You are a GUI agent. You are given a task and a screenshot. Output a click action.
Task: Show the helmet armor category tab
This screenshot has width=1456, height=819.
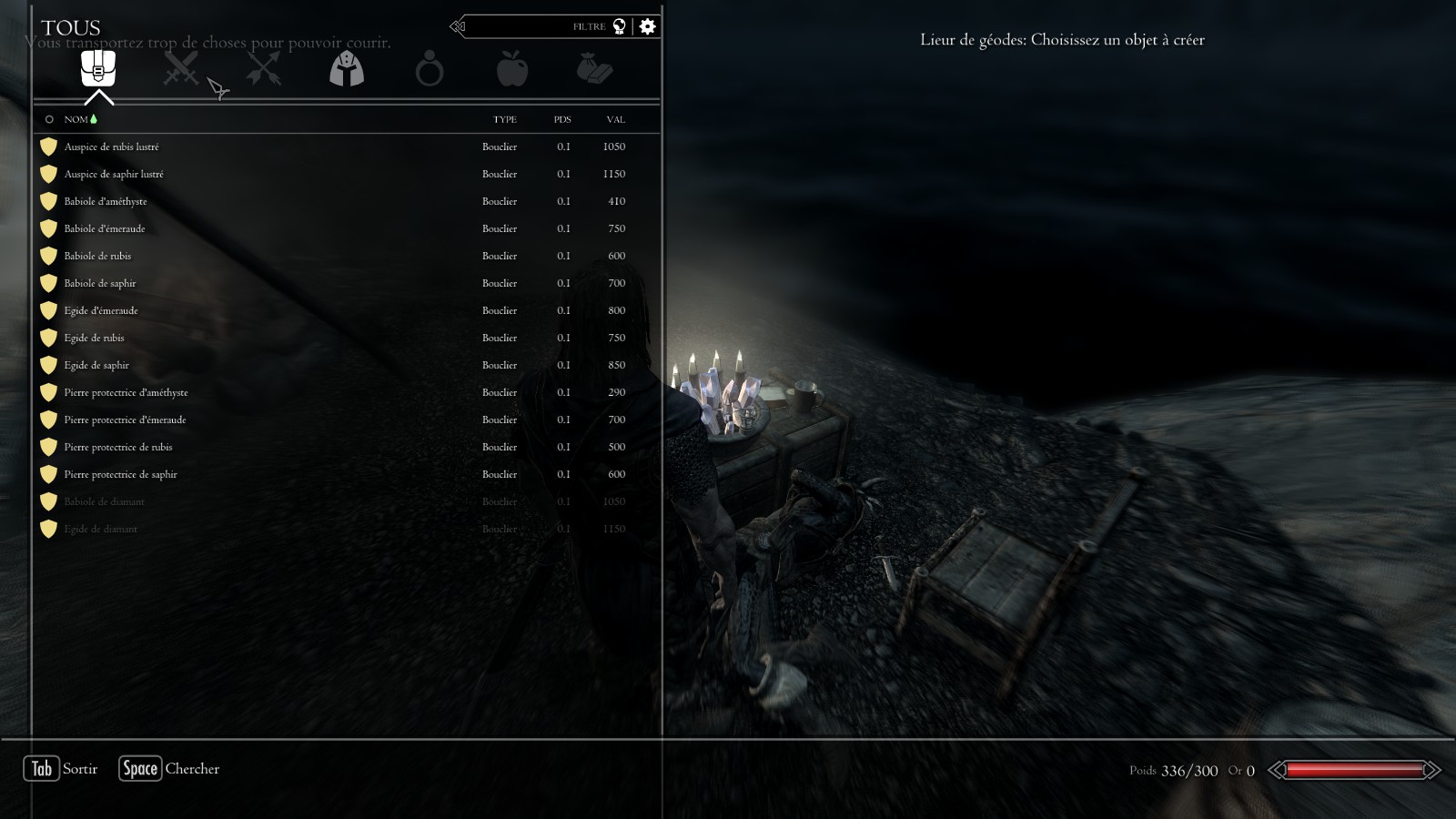(346, 68)
